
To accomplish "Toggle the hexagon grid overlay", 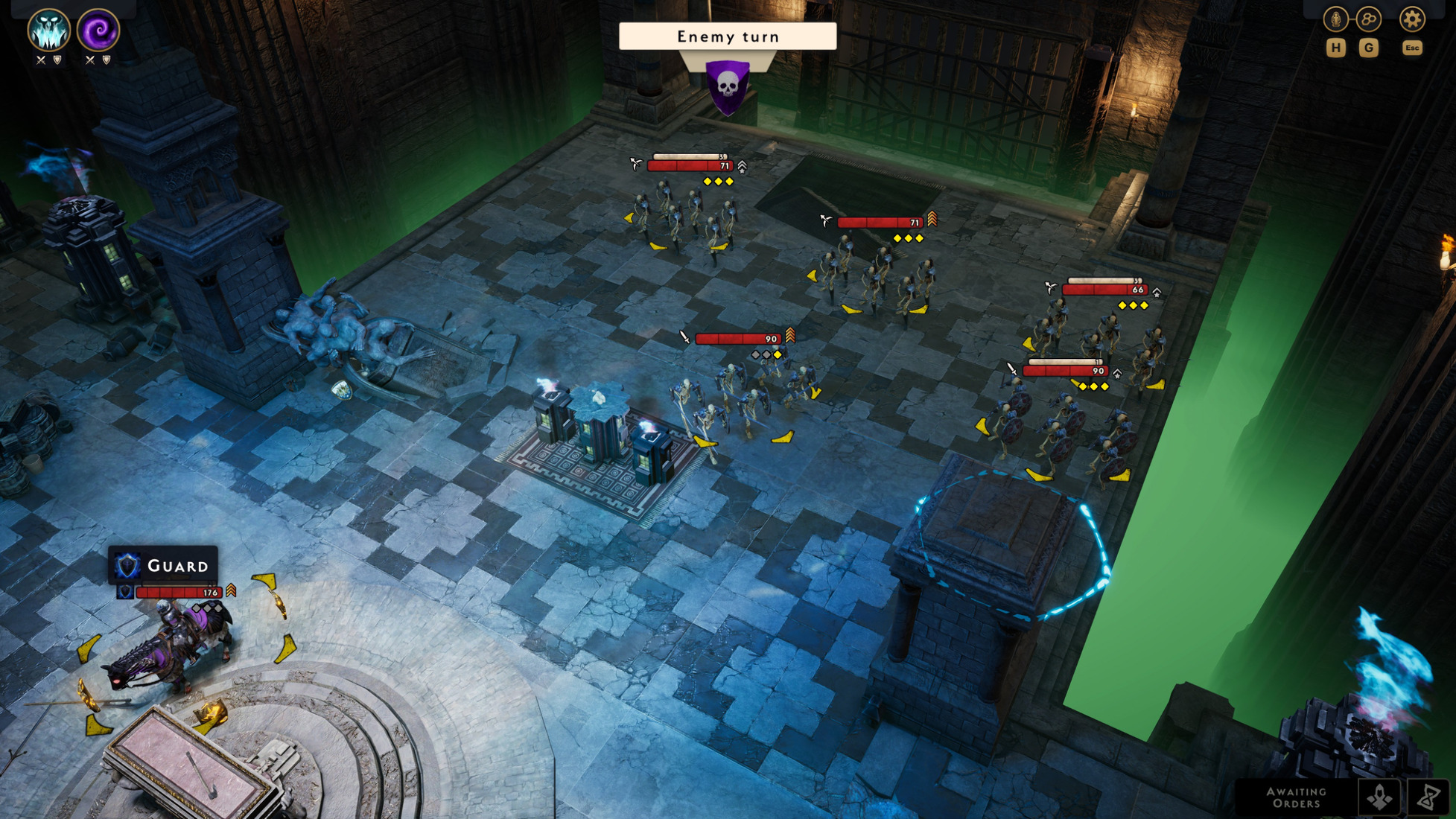I will (1368, 19).
